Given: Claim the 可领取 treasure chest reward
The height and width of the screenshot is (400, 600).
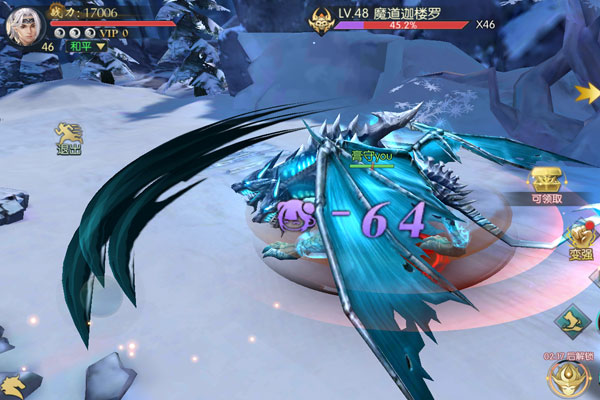Looking at the screenshot, I should 547,182.
